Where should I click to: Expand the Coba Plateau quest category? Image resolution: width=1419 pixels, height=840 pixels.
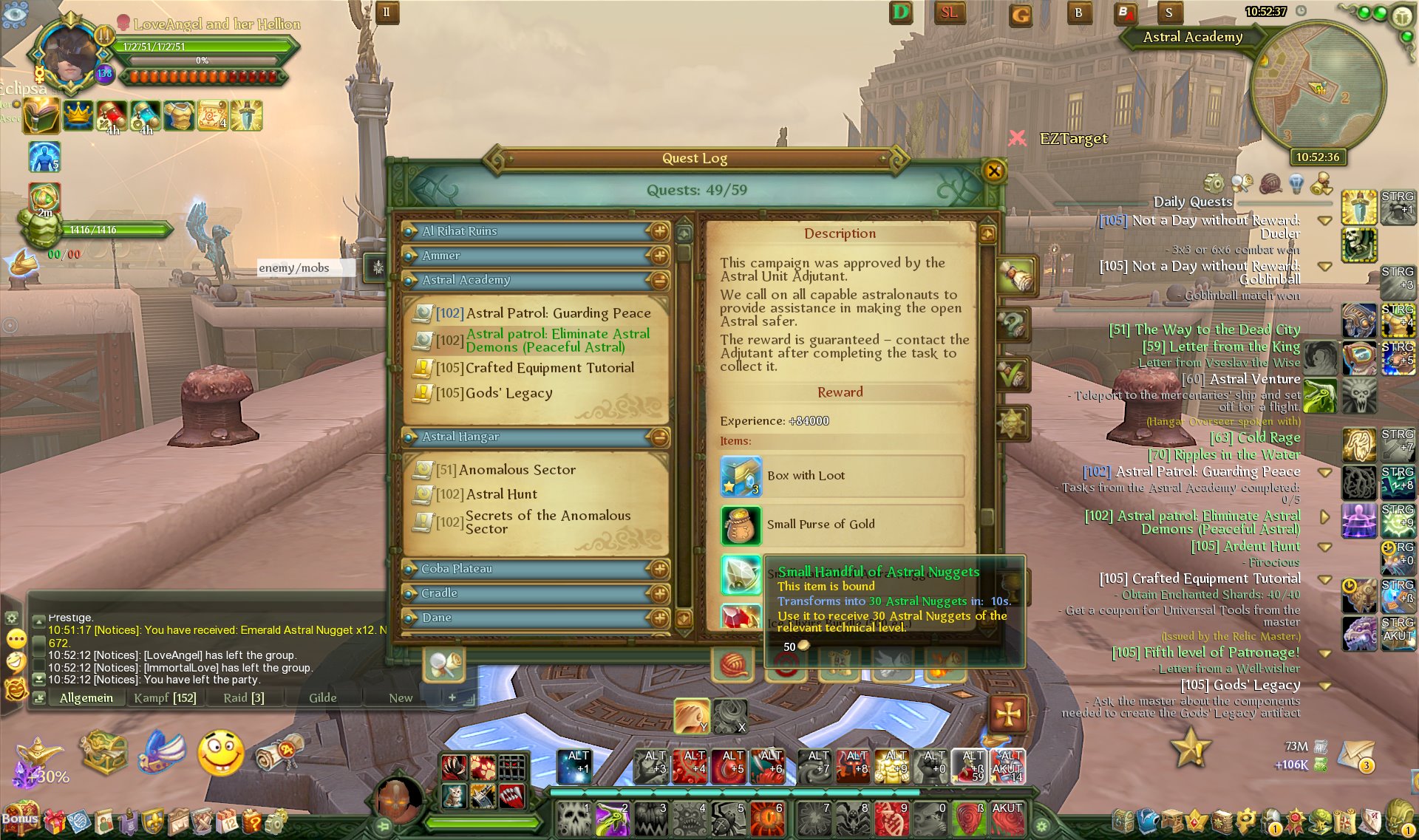pyautogui.click(x=659, y=570)
